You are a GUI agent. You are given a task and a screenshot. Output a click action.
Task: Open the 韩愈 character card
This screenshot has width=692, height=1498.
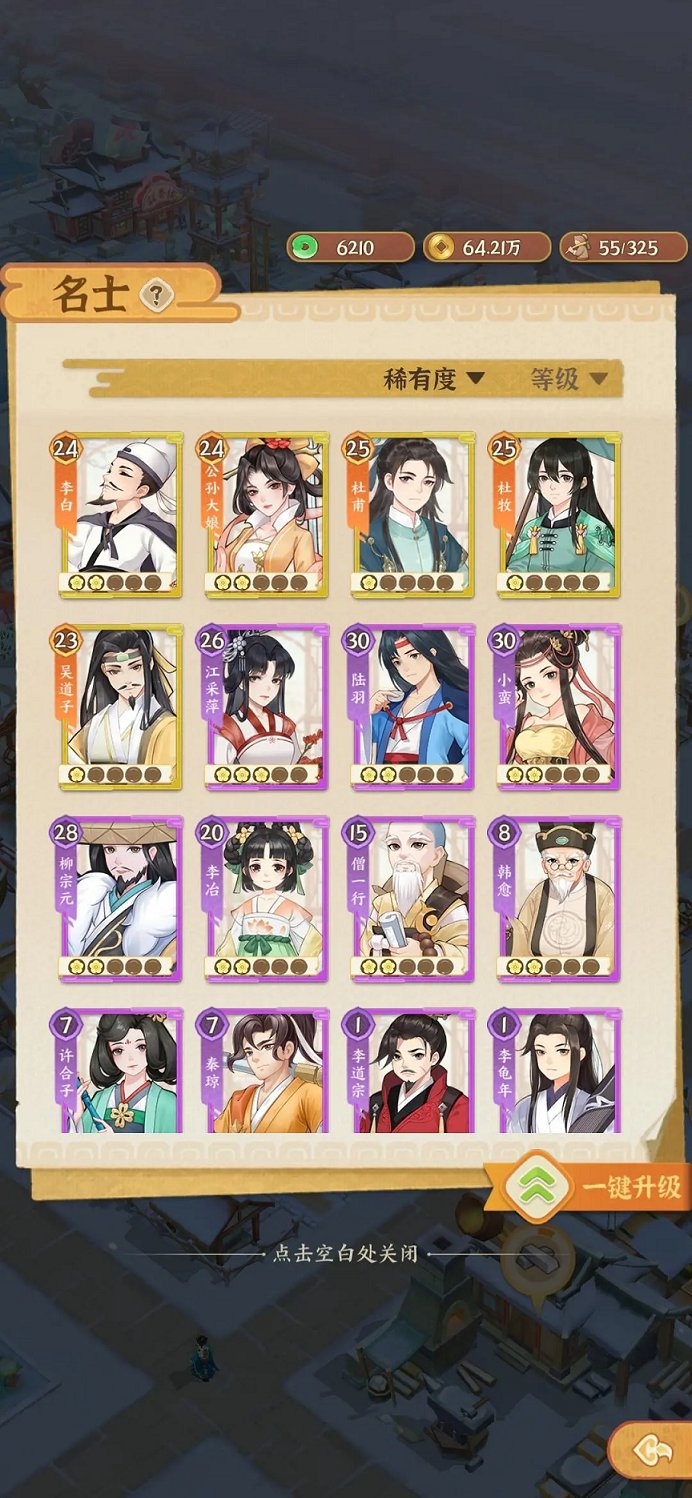[556, 899]
